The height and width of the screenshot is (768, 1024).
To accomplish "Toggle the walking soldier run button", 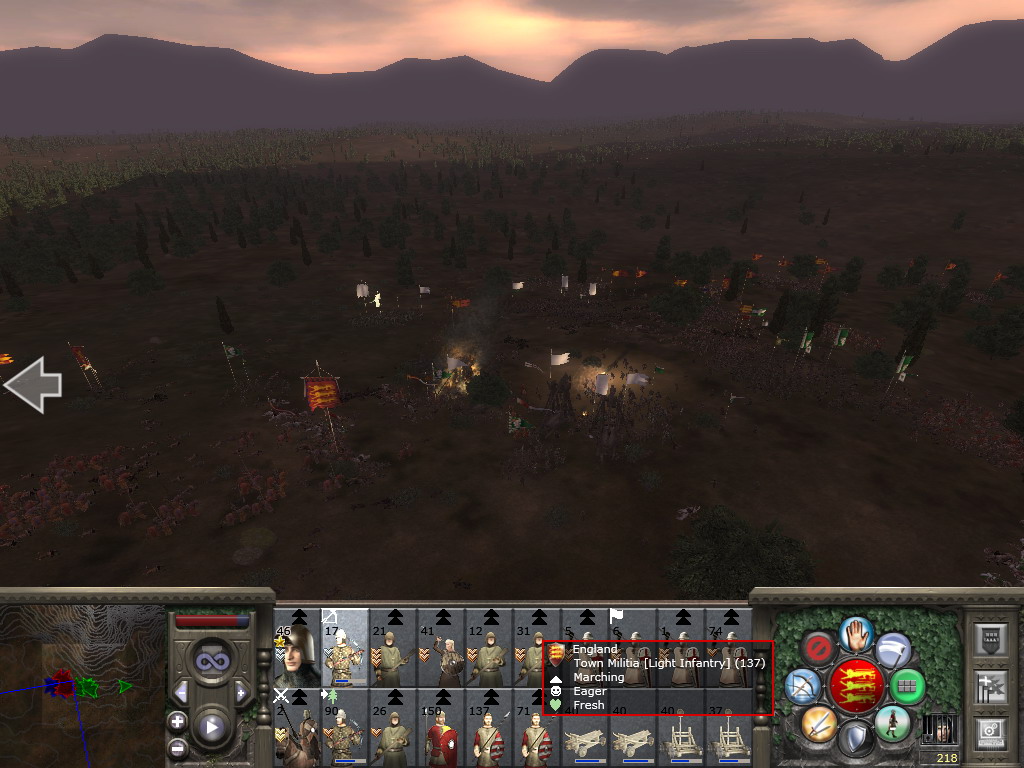I will click(x=892, y=722).
